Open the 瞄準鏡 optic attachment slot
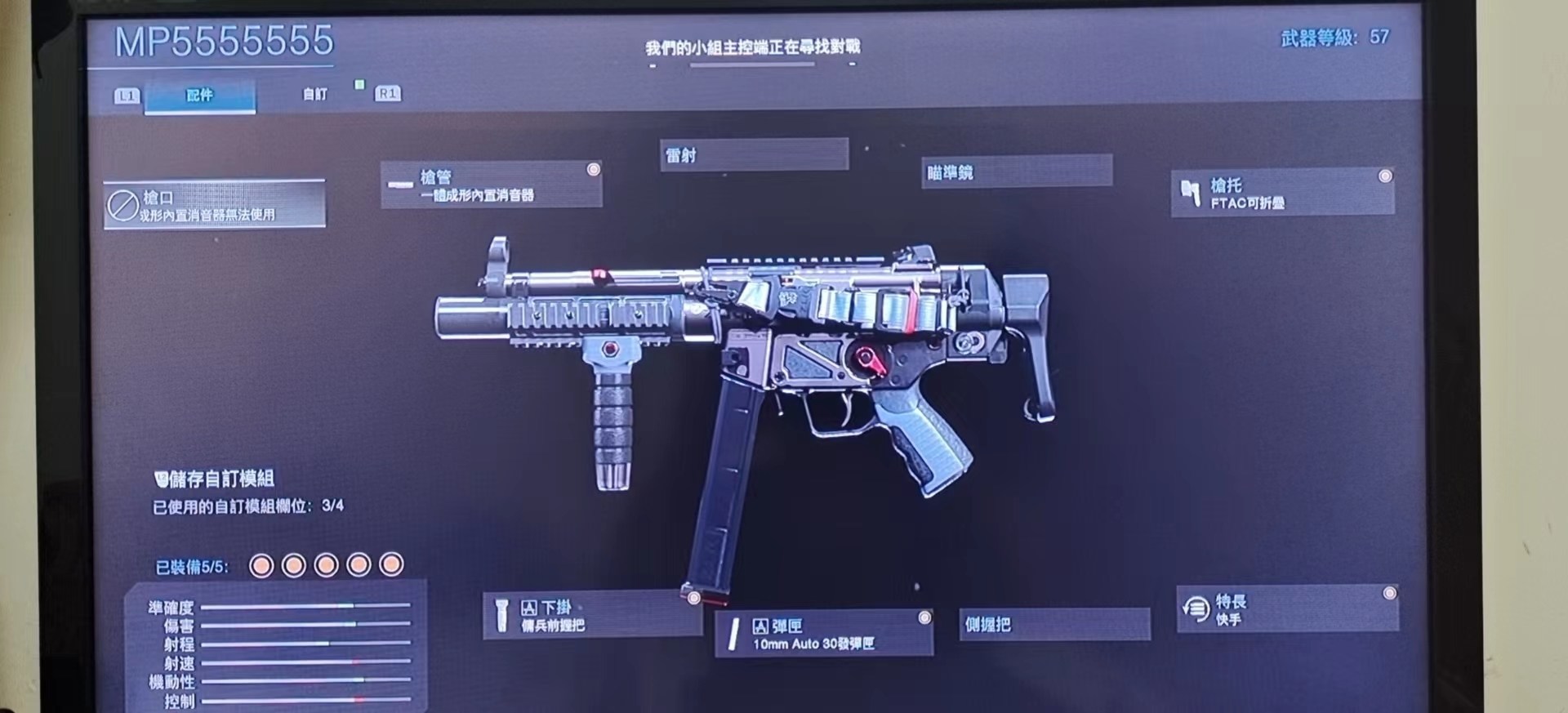Viewport: 1568px width, 713px height. (x=1017, y=172)
